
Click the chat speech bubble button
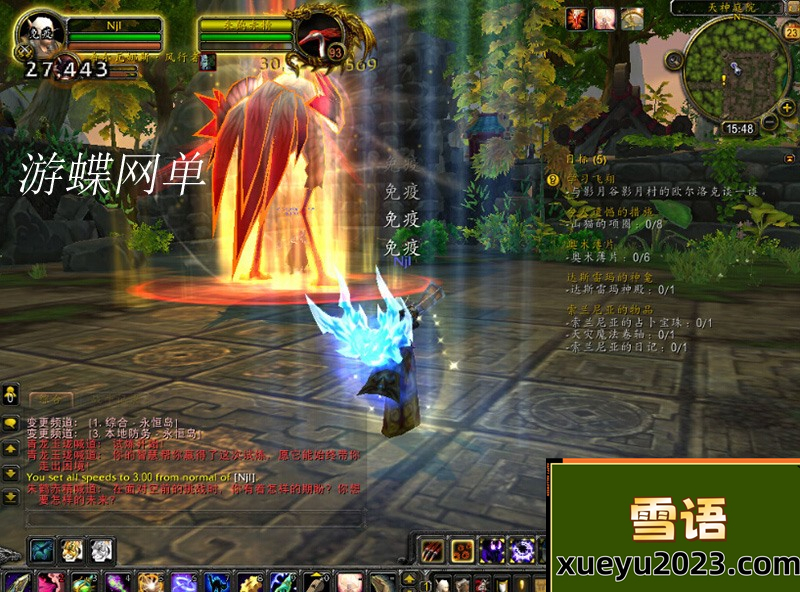pyautogui.click(x=10, y=423)
